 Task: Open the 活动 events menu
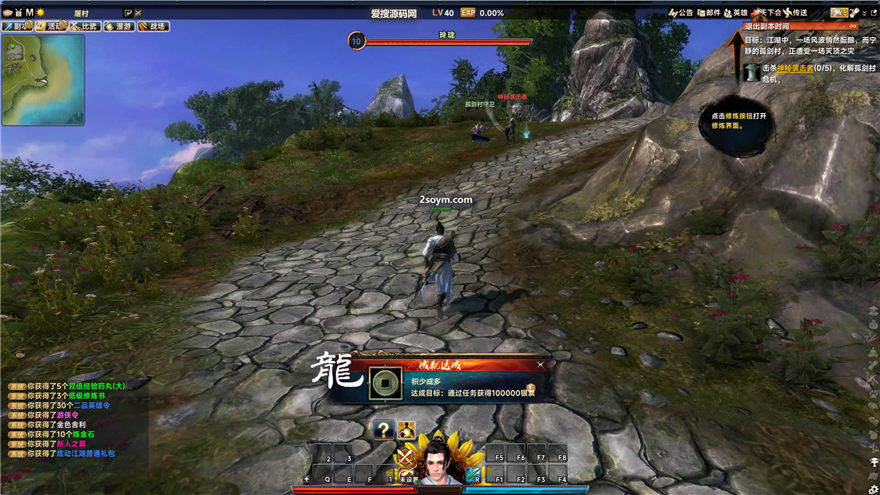point(51,27)
